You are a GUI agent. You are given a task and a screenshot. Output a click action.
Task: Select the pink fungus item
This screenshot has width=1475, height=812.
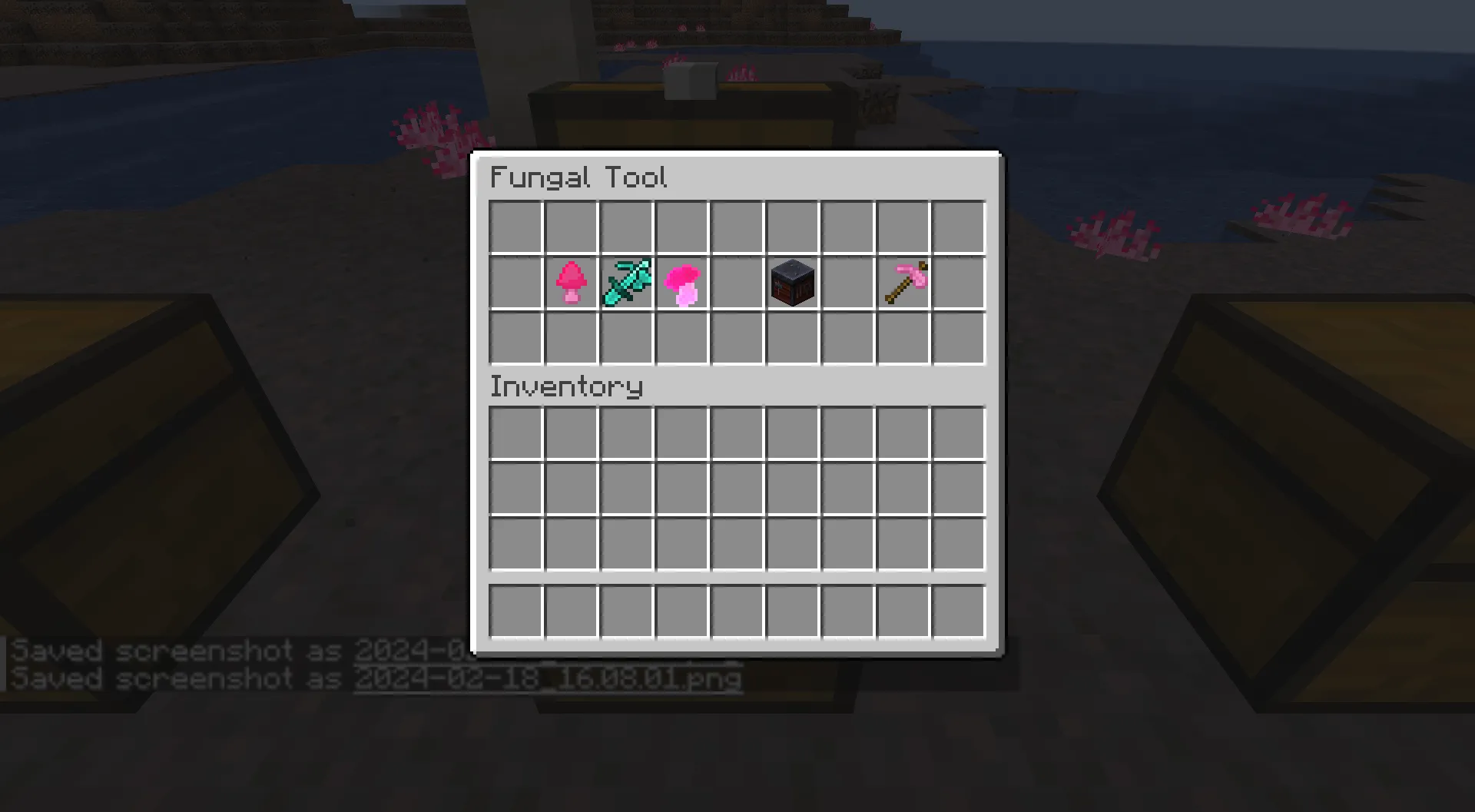[x=681, y=282]
